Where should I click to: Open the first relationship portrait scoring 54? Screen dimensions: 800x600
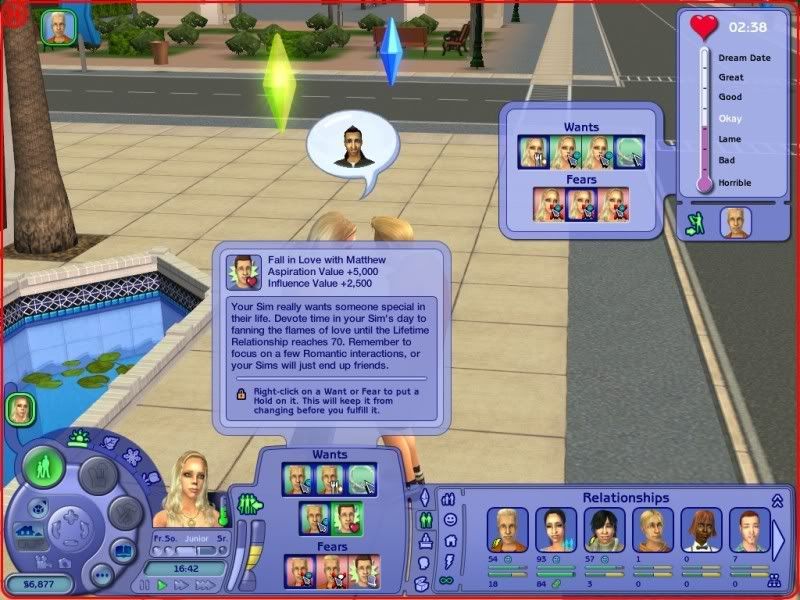click(506, 529)
